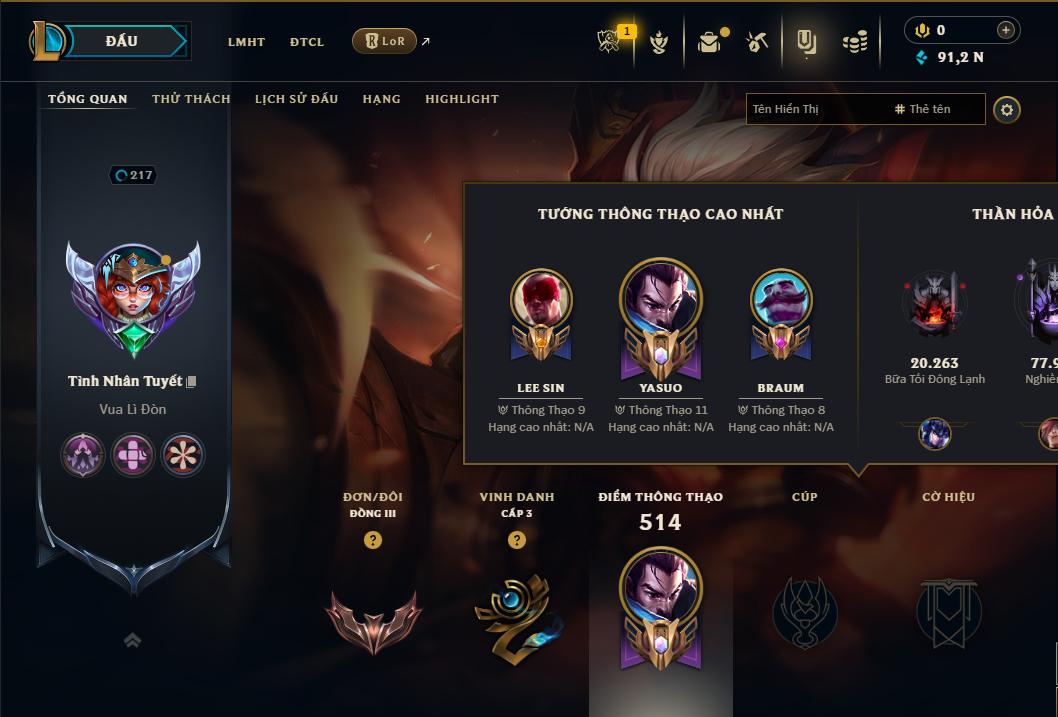Go to the ĐTCL section

click(307, 42)
